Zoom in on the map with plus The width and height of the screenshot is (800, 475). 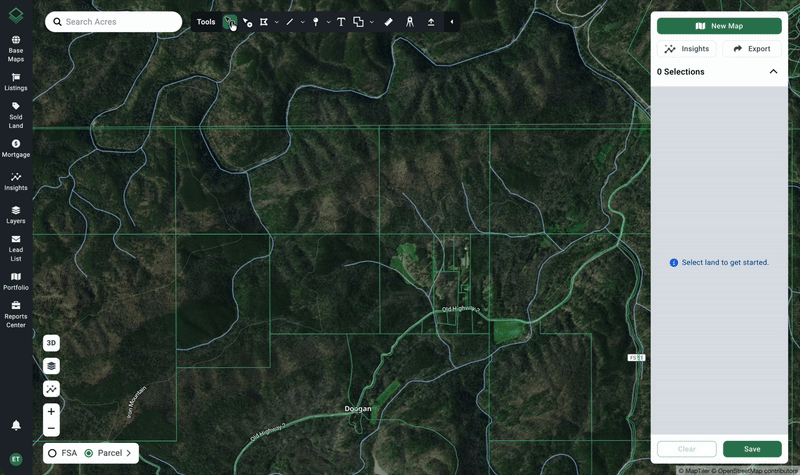click(51, 411)
